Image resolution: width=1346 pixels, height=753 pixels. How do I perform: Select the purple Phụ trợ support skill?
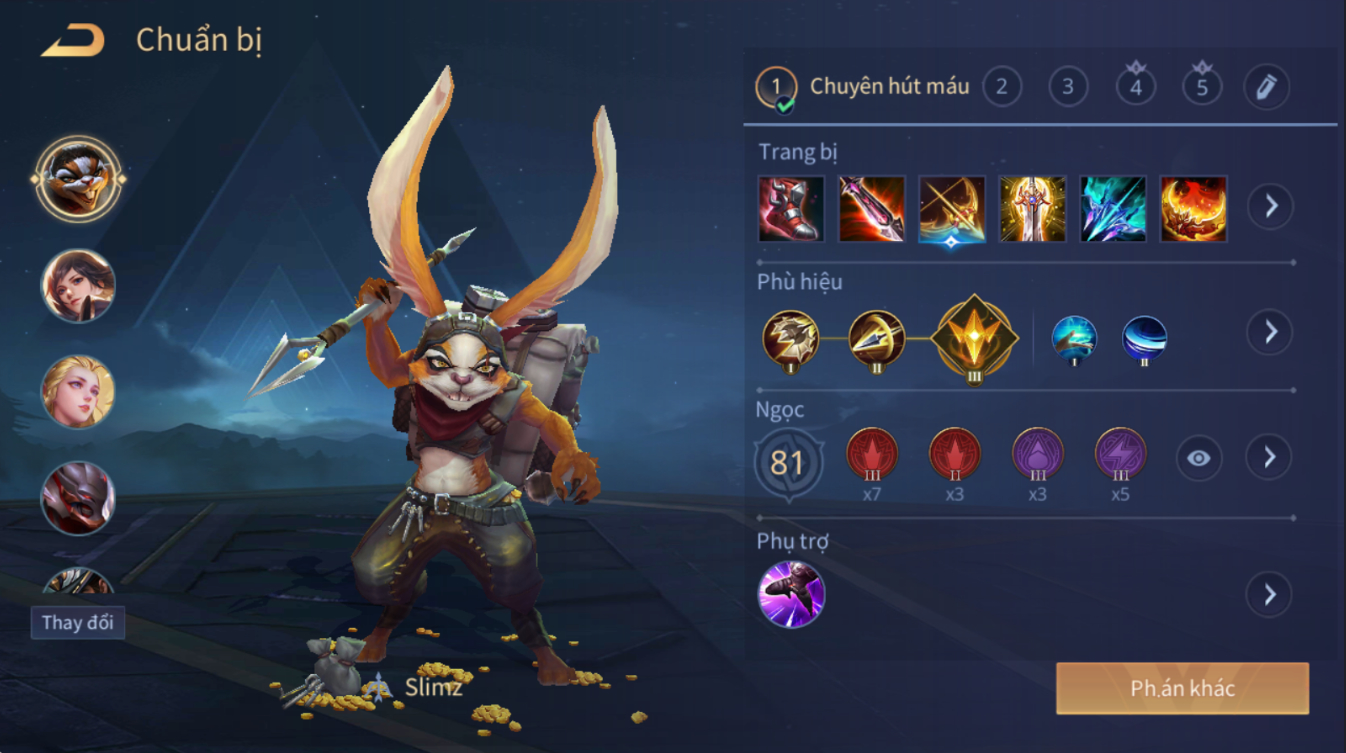click(x=791, y=594)
